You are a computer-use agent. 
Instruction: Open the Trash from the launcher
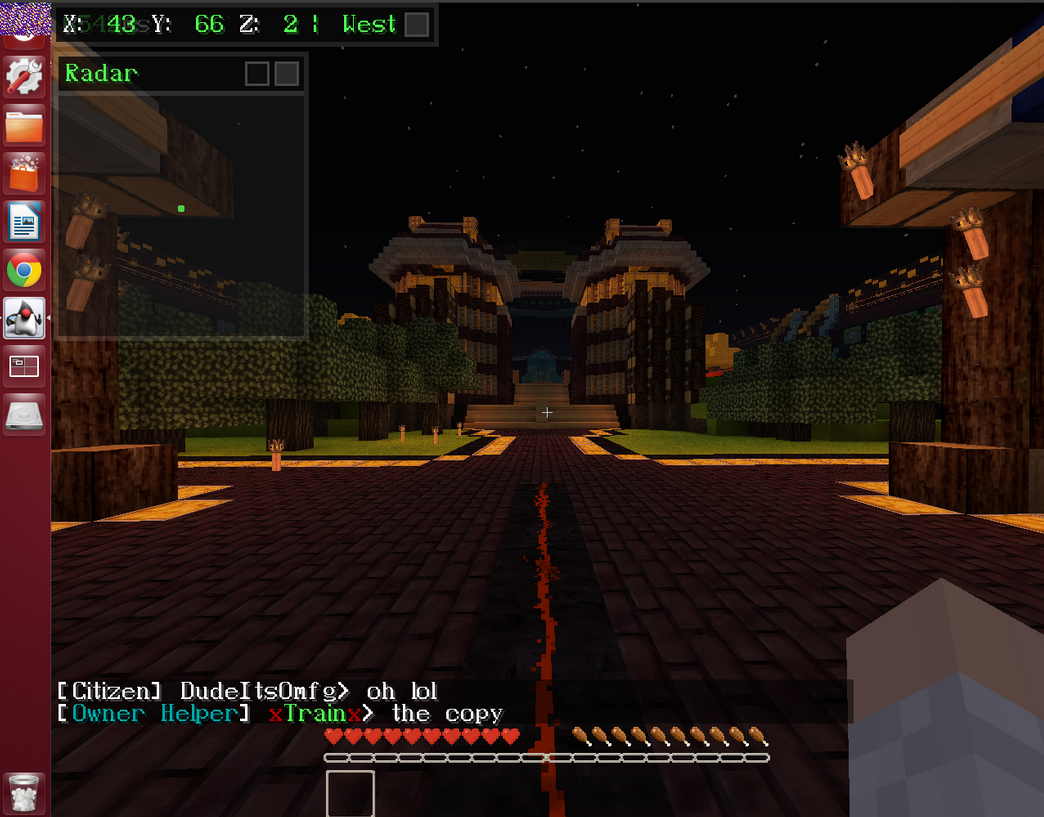24,792
